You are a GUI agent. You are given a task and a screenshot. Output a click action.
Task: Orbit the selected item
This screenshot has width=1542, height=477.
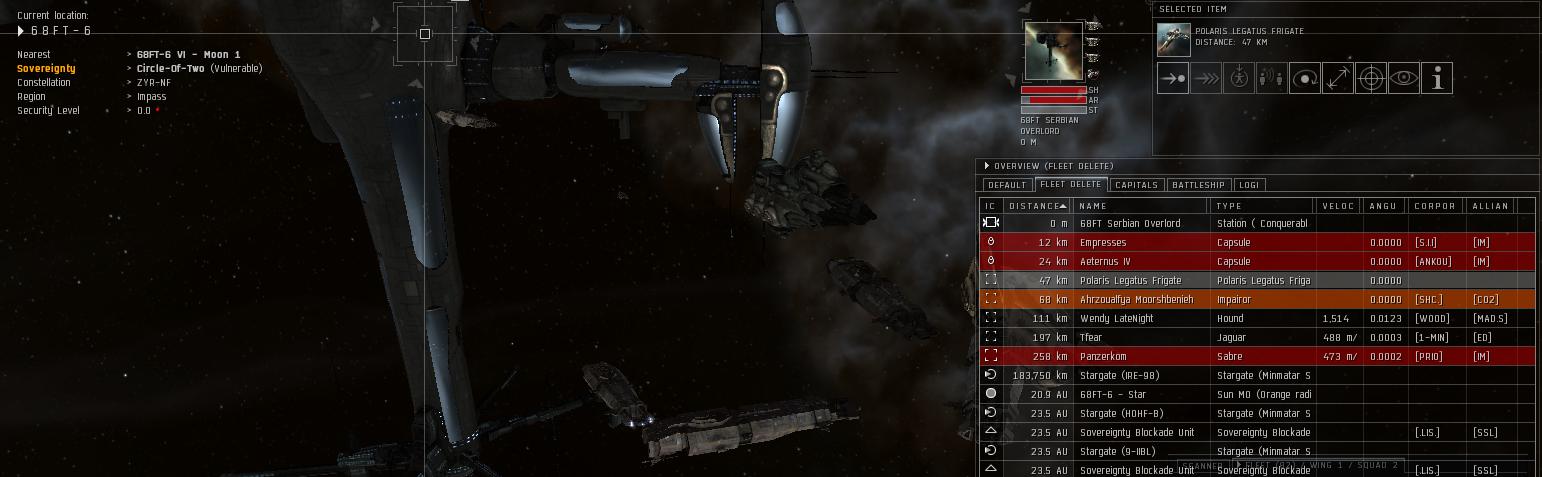pos(1305,78)
